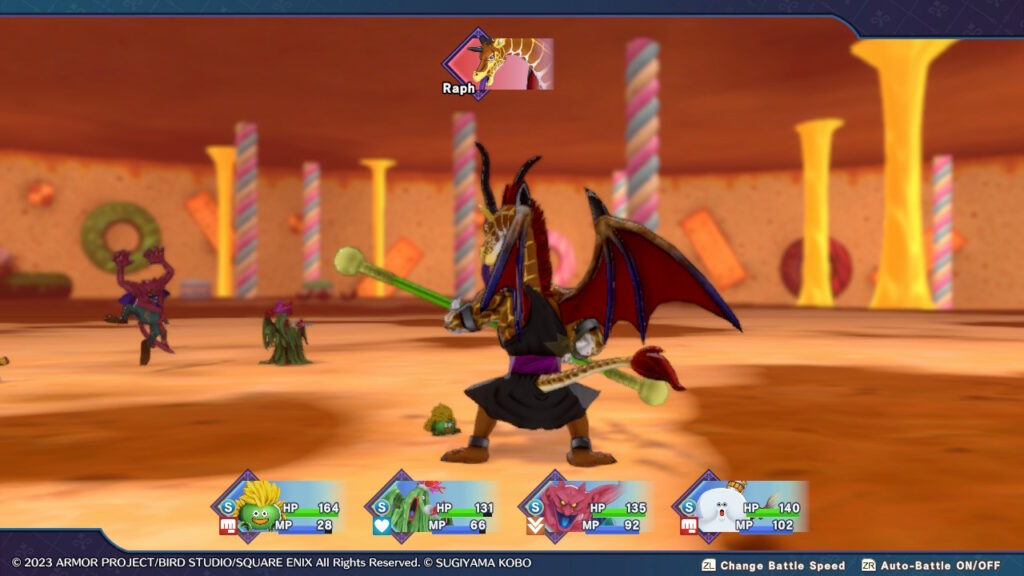Choose the green cactus monster party portrait
Image resolution: width=1024 pixels, height=576 pixels.
pyautogui.click(x=410, y=507)
